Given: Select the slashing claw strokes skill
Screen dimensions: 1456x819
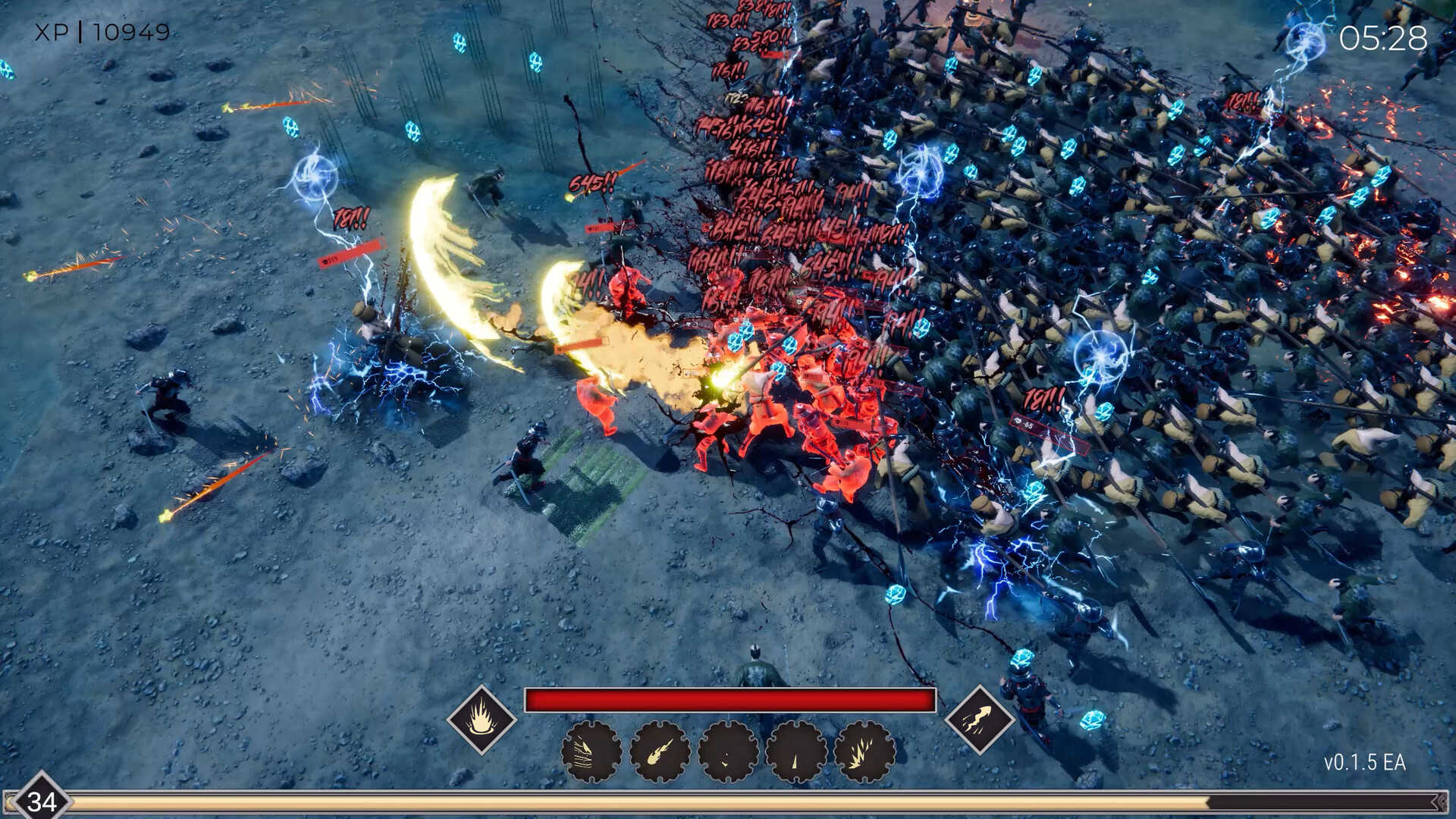Looking at the screenshot, I should 591,752.
